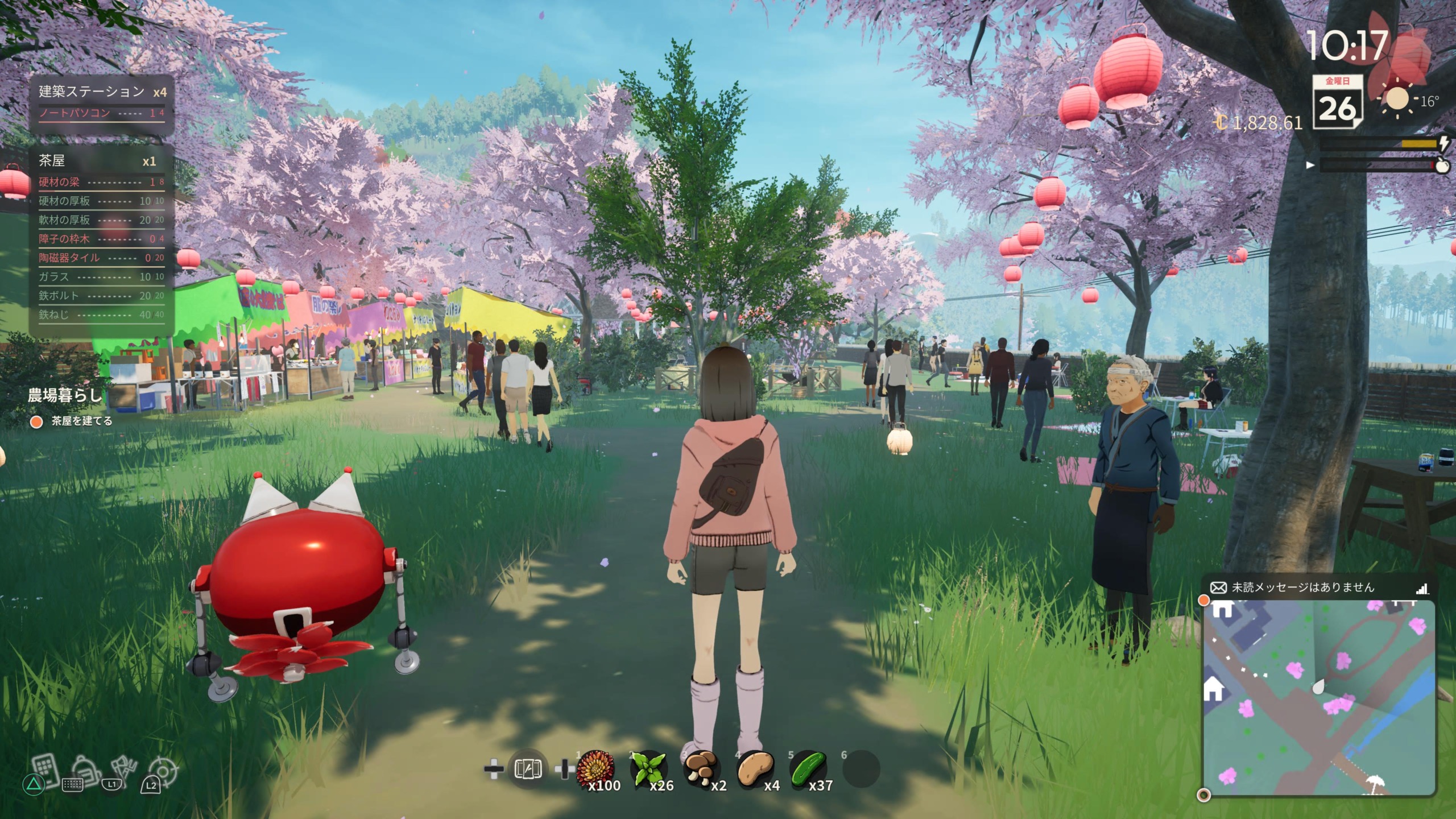
Task: Pick the potato in the hotbar
Action: pyautogui.click(x=755, y=770)
